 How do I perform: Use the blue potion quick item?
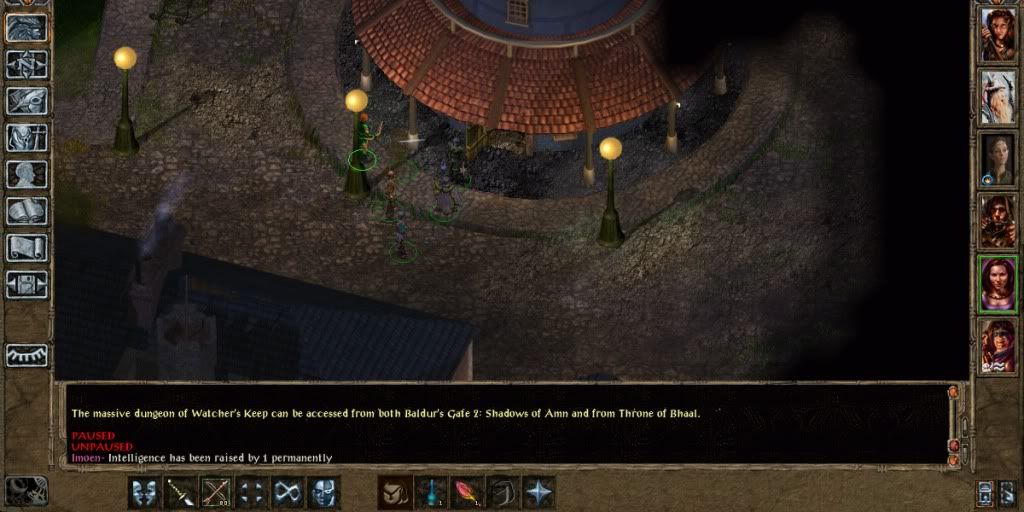tap(431, 492)
